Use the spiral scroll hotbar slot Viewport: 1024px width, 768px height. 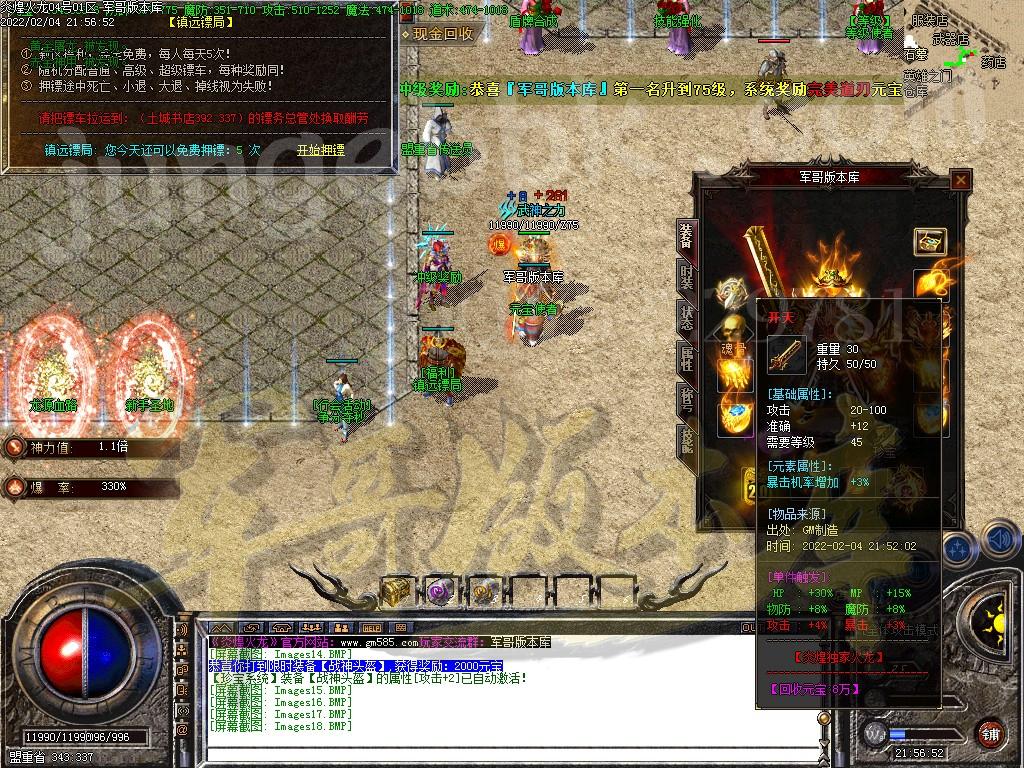point(484,591)
